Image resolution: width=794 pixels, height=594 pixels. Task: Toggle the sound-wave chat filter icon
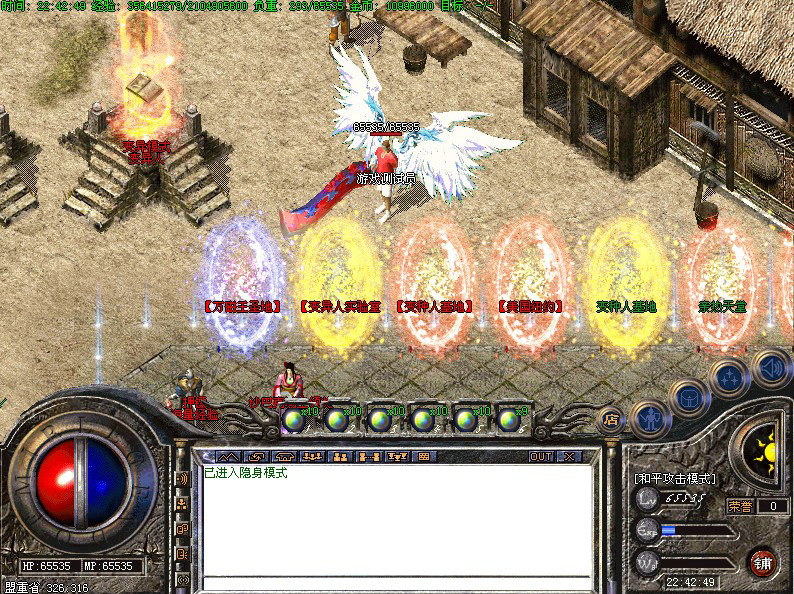(x=183, y=479)
